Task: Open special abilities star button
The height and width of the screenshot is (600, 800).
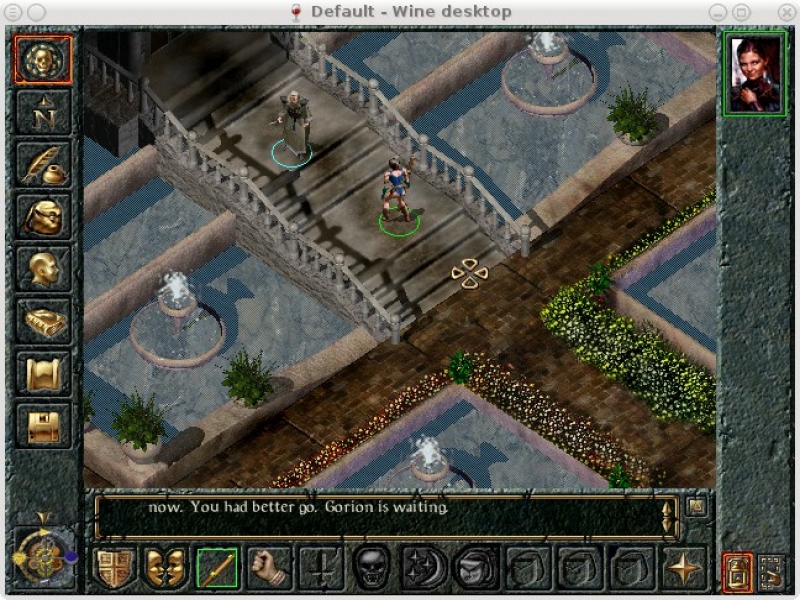Action: (684, 568)
